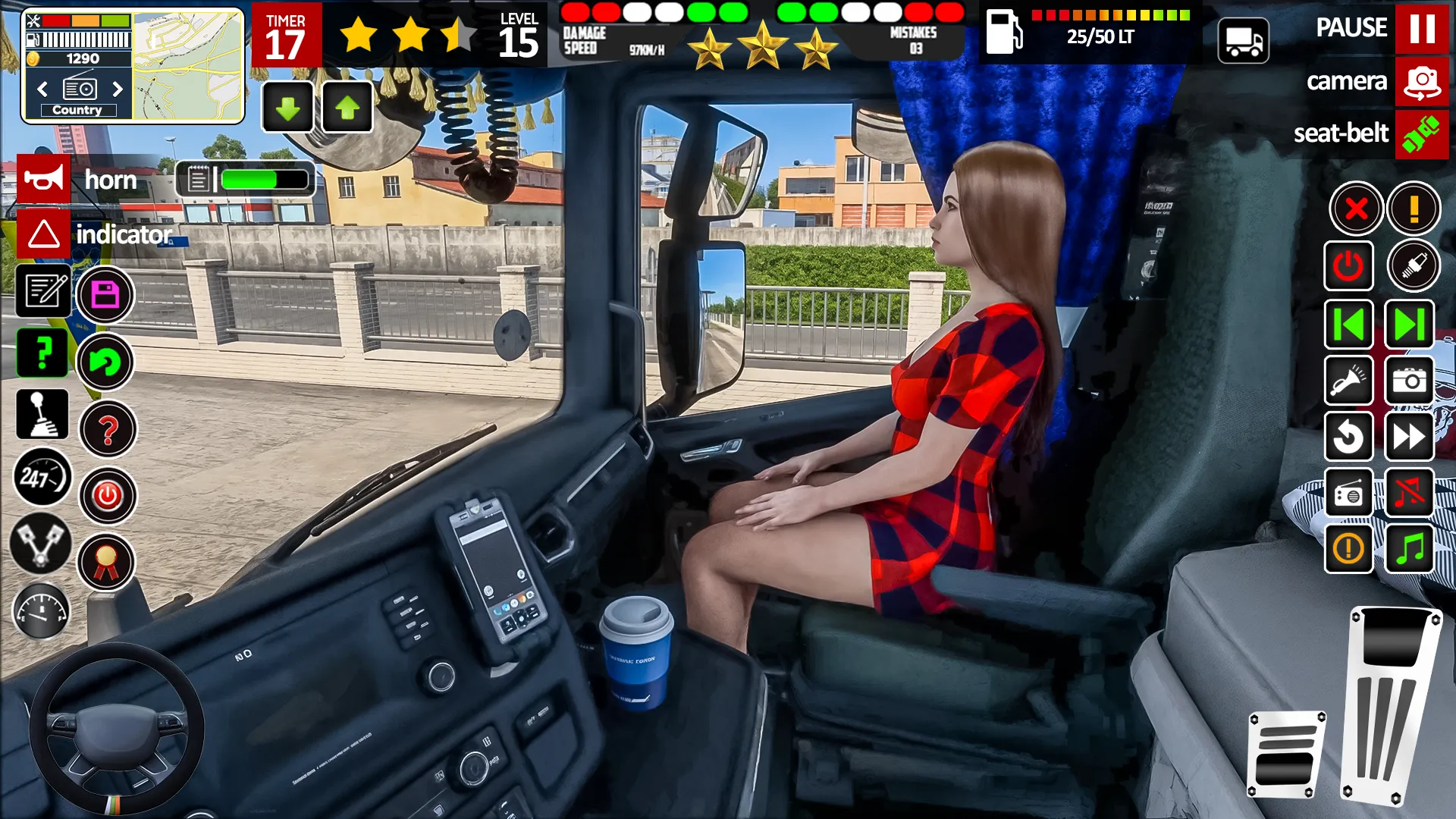The image size is (1456, 819).
Task: Switch view with the camera option
Action: (1423, 81)
